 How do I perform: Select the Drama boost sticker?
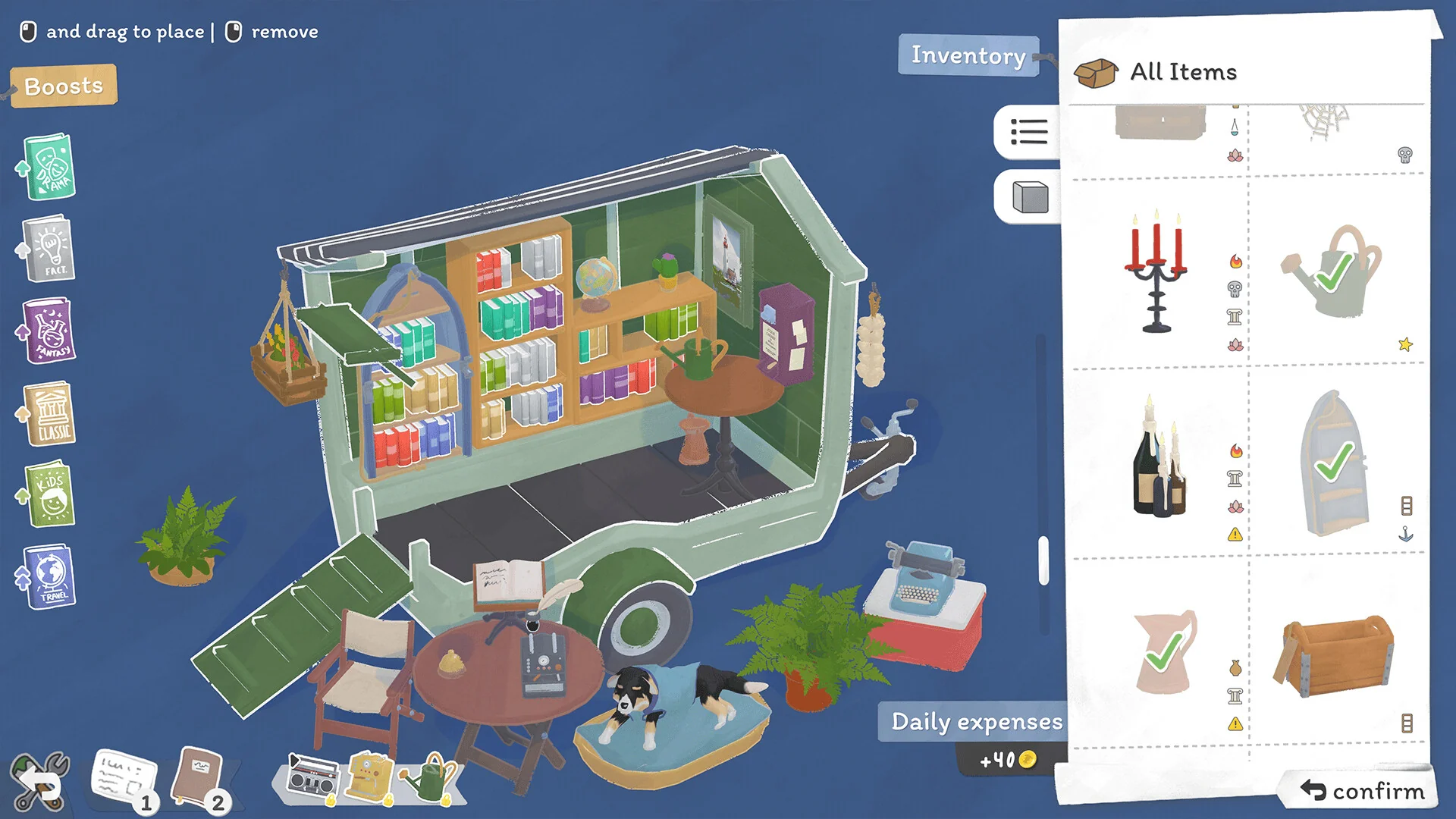tap(47, 168)
